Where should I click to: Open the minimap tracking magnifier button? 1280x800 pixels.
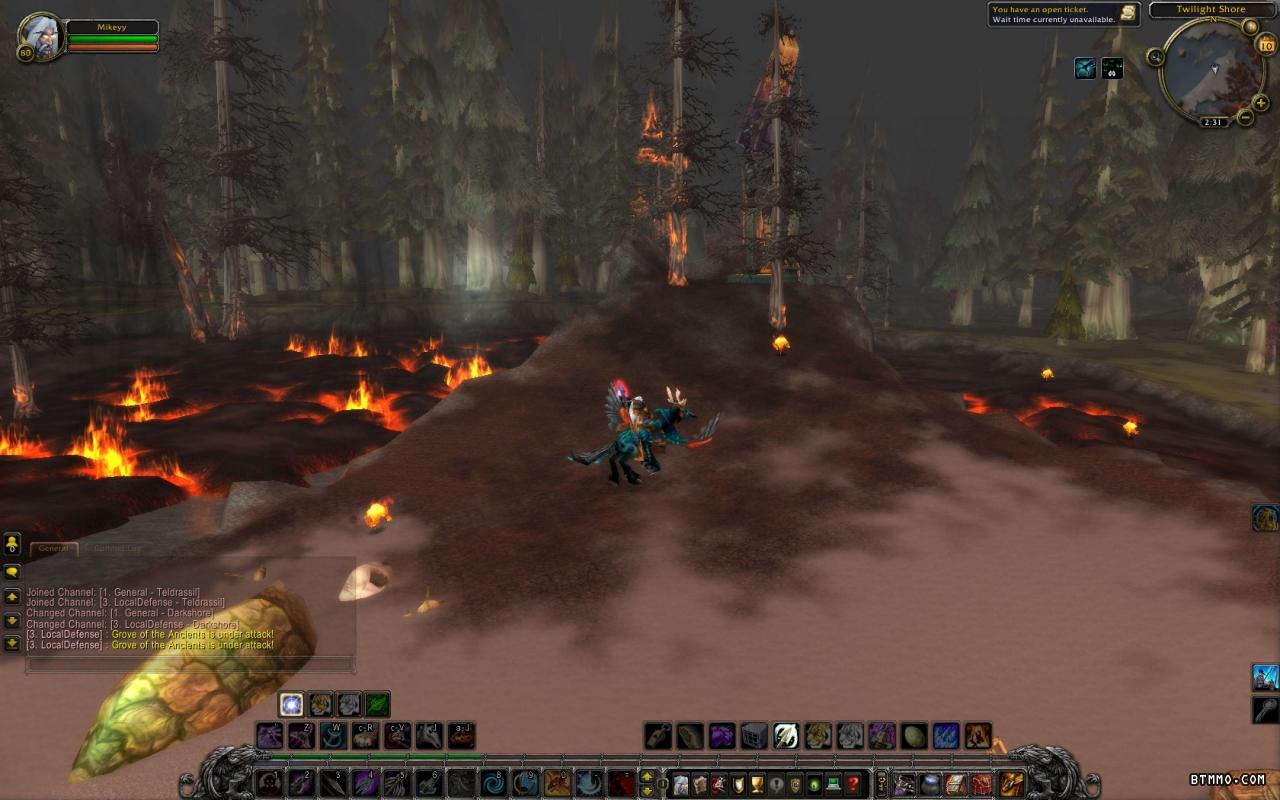coord(1156,57)
